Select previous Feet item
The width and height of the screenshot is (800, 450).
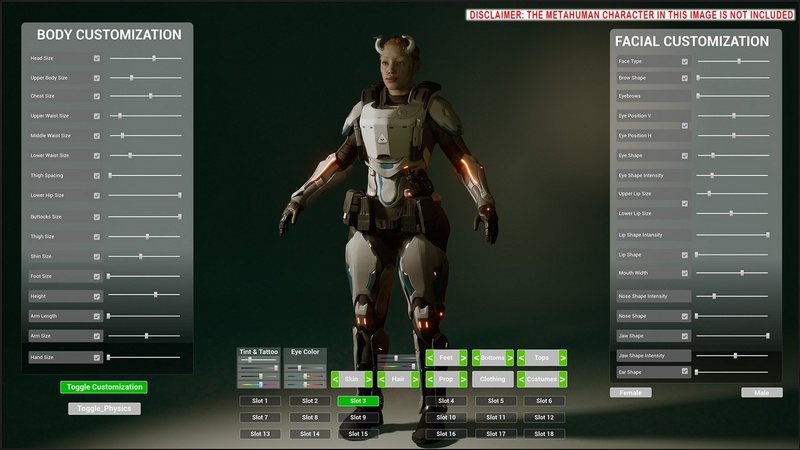430,357
